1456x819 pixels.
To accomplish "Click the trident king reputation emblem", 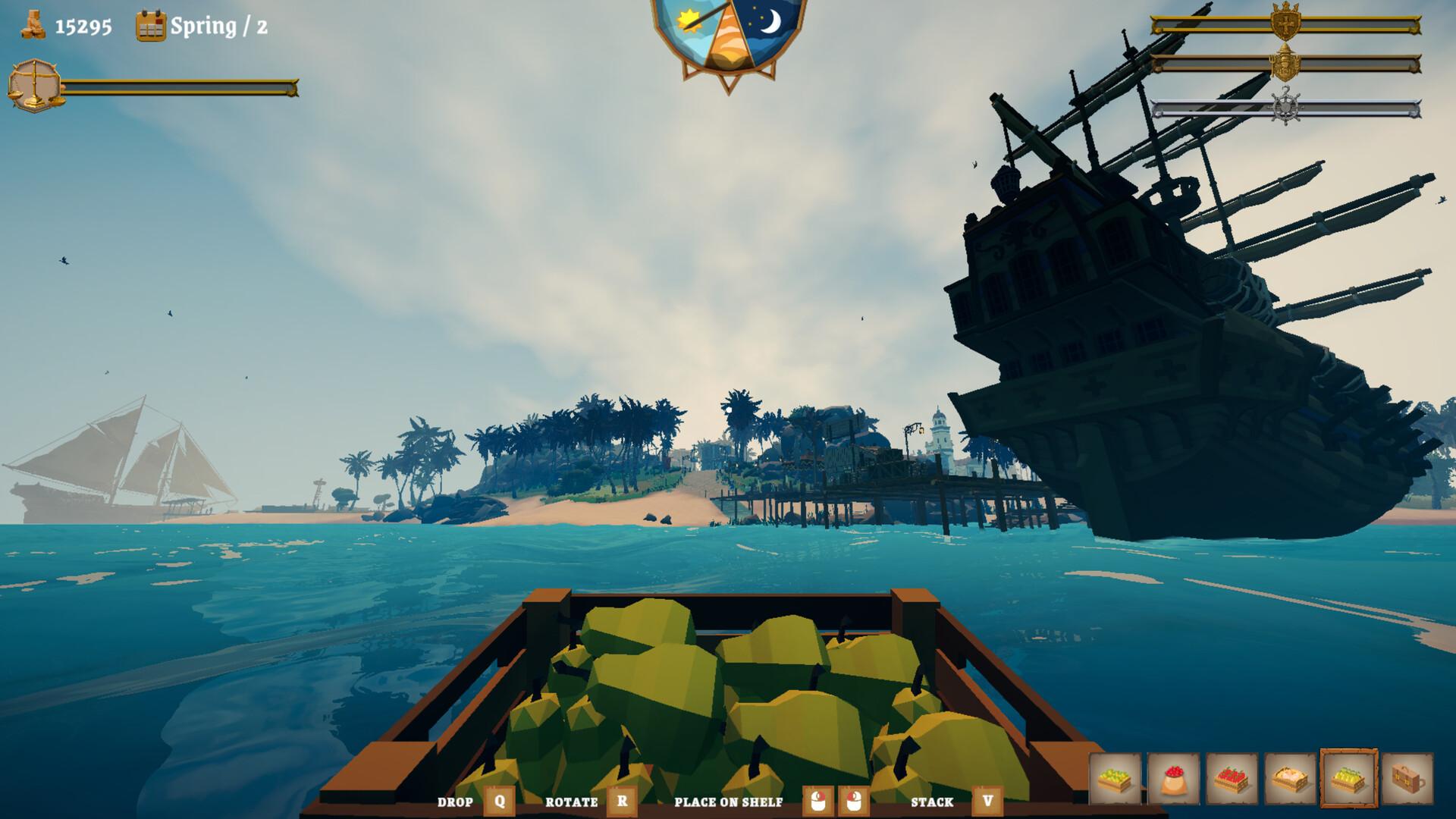I will tap(1285, 64).
